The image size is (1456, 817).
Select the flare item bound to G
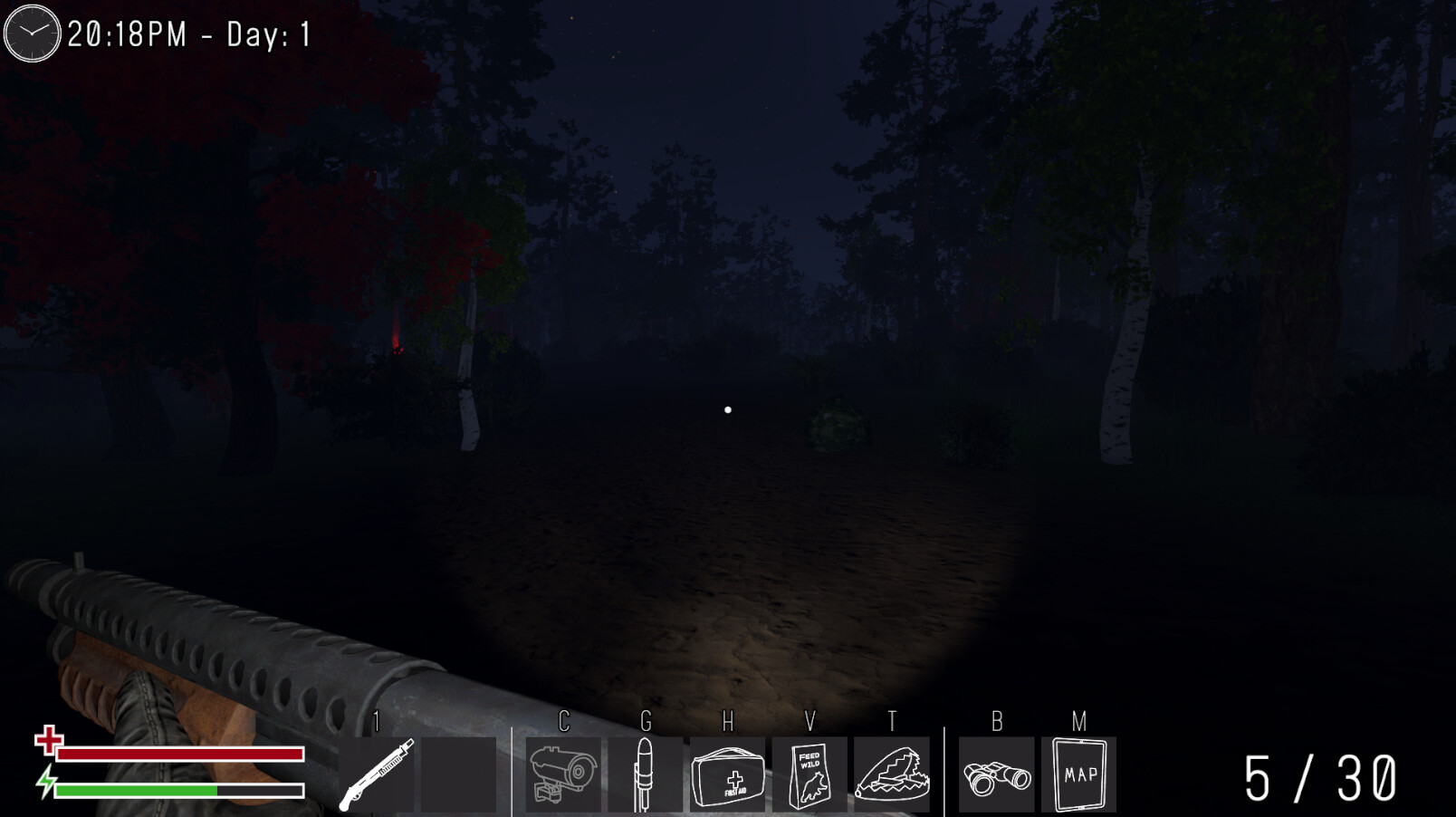tap(645, 776)
